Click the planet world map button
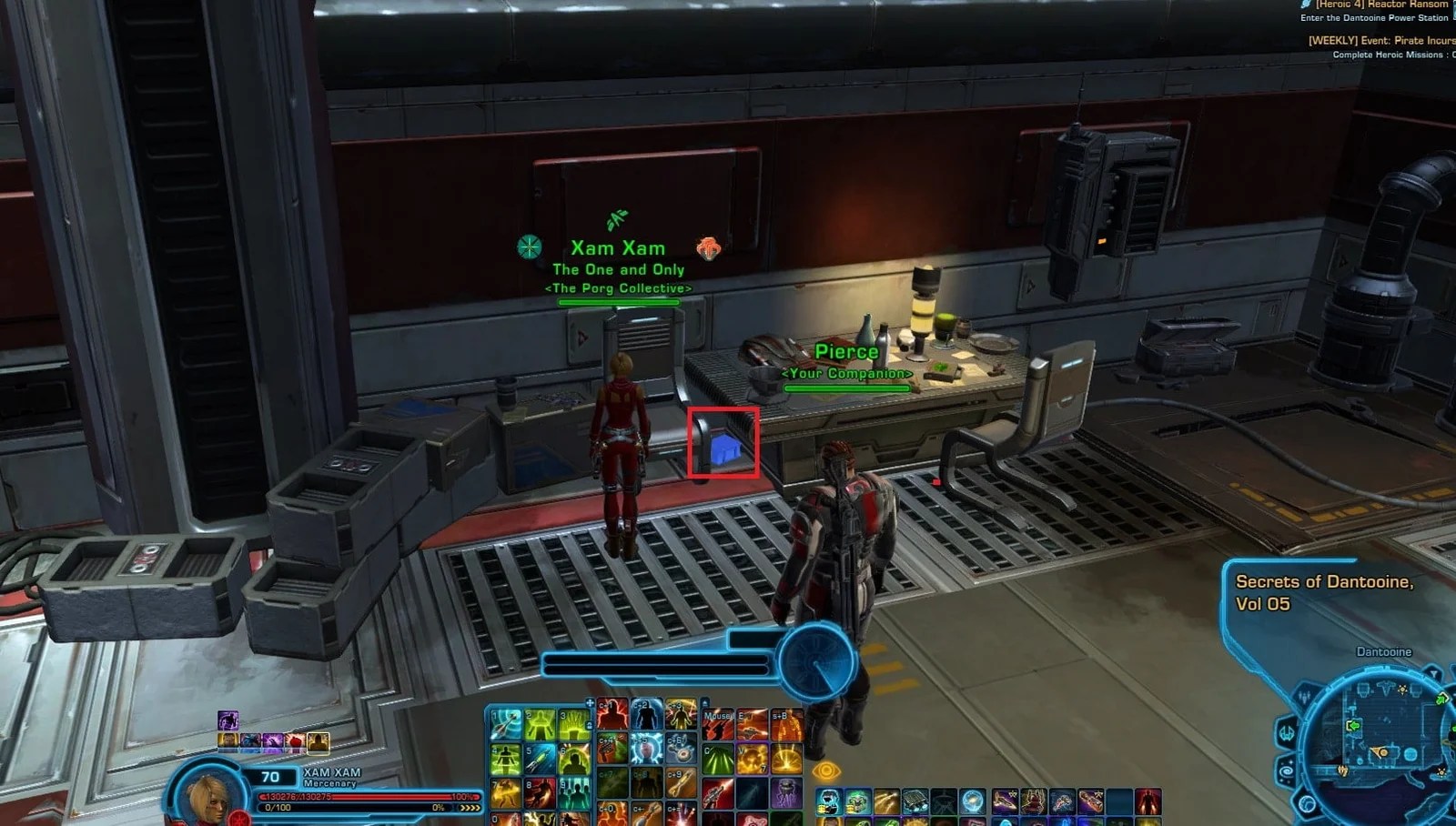This screenshot has height=826, width=1456. pos(1307,804)
